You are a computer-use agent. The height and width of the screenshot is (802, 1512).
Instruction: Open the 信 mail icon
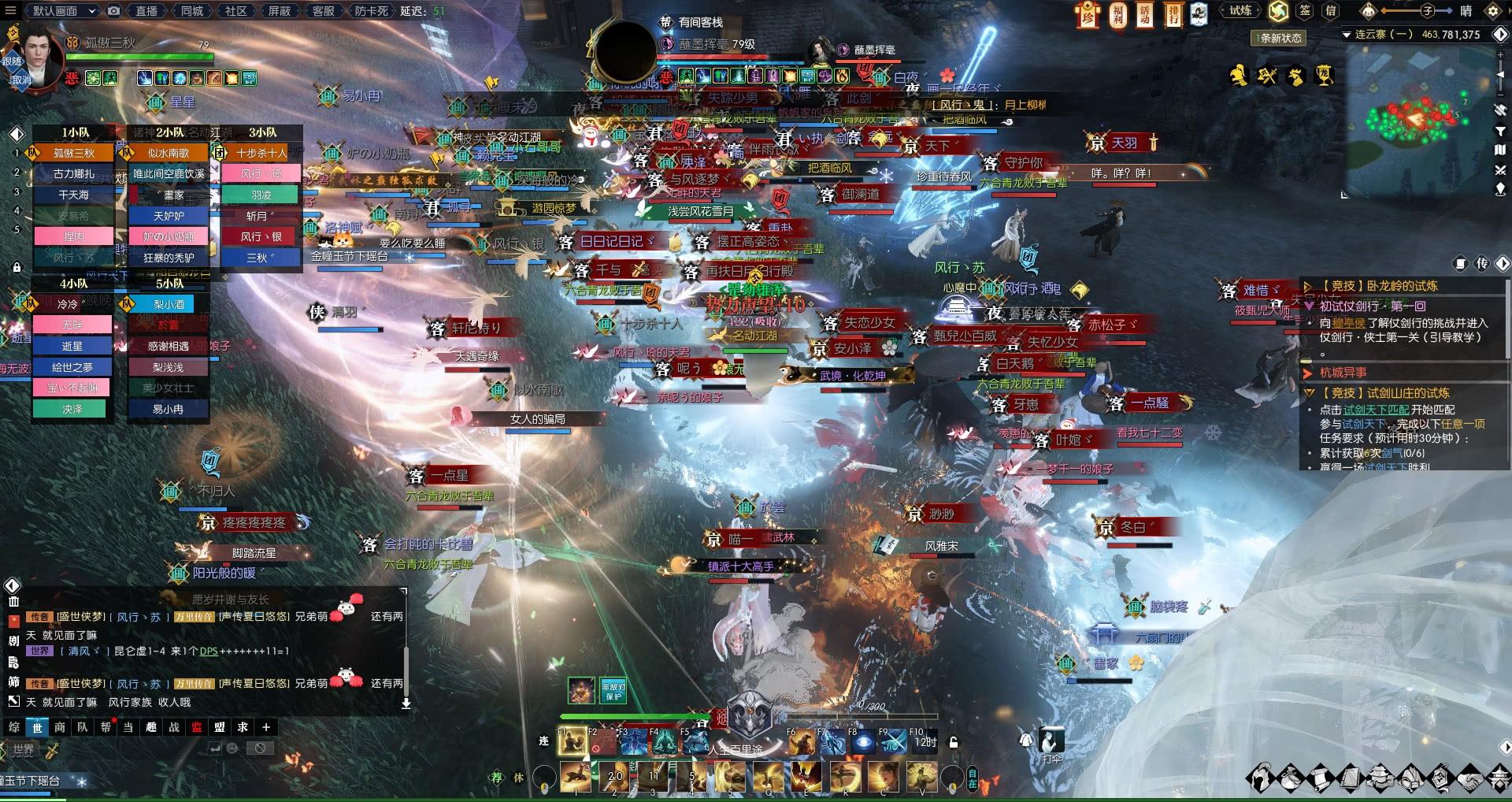point(1331,11)
